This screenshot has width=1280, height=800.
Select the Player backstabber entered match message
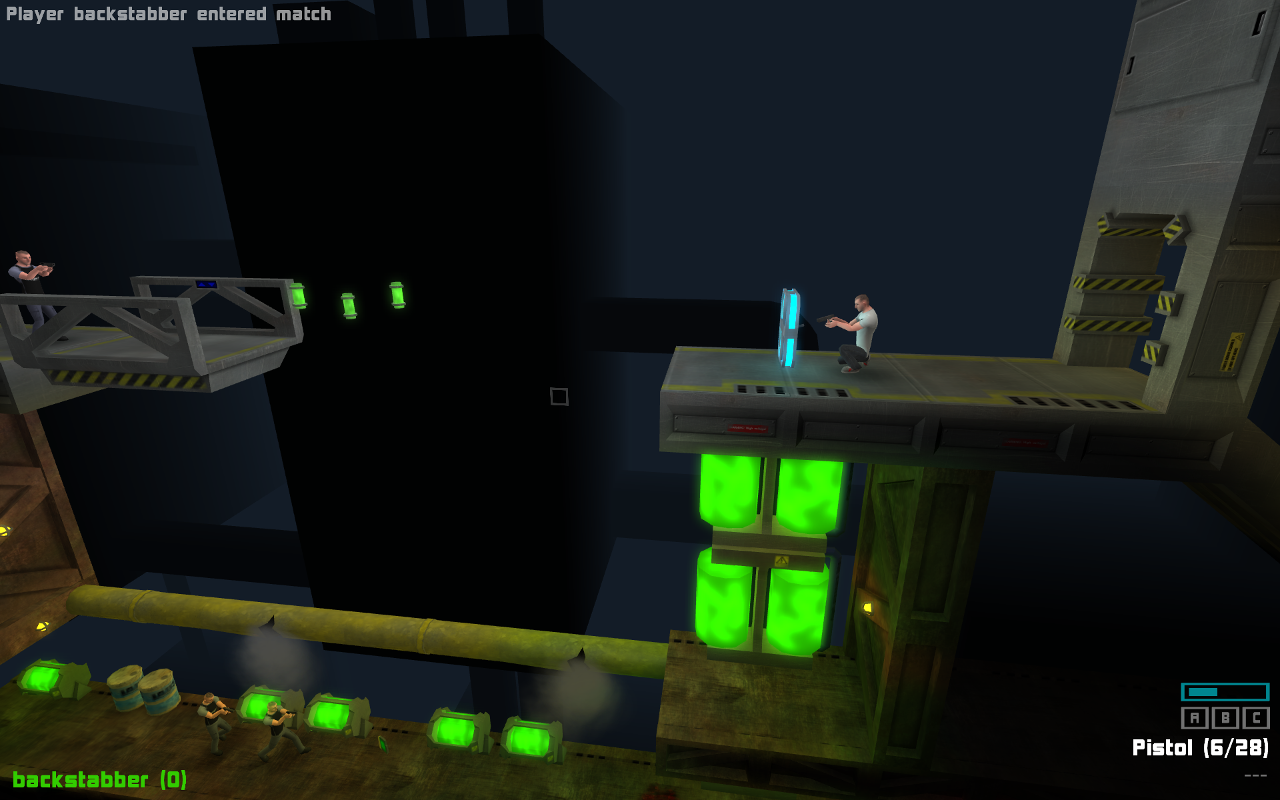pos(168,14)
